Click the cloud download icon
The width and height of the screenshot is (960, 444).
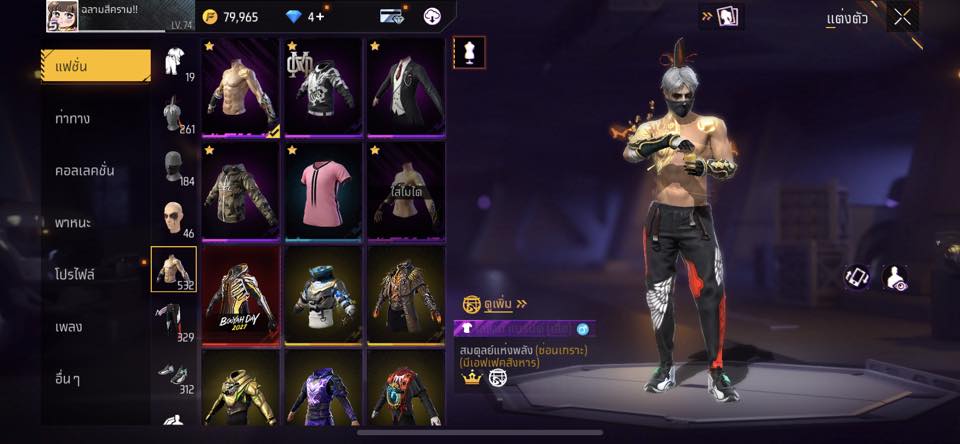(432, 16)
